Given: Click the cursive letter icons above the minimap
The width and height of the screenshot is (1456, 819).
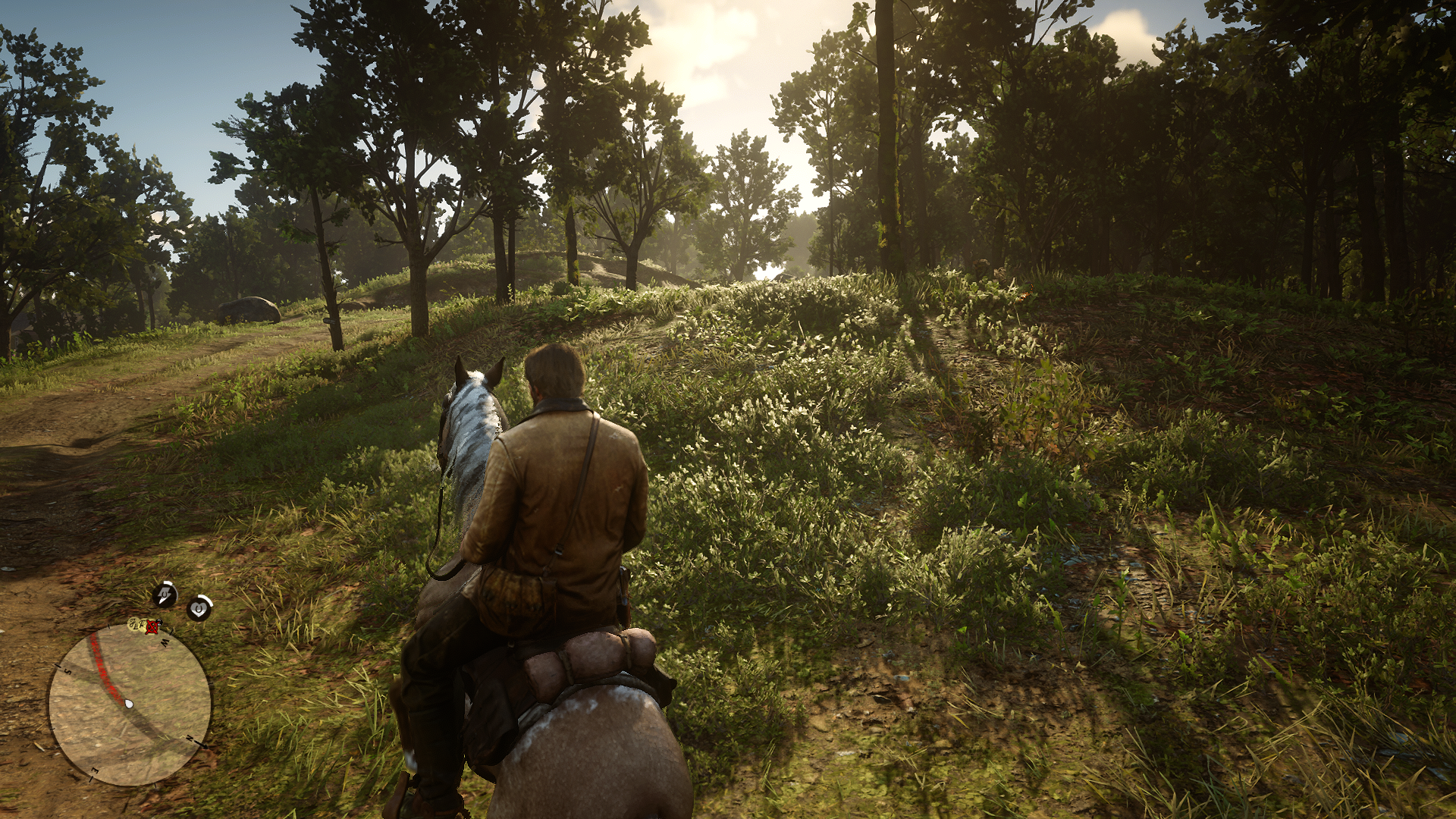Looking at the screenshot, I should coord(136,624).
